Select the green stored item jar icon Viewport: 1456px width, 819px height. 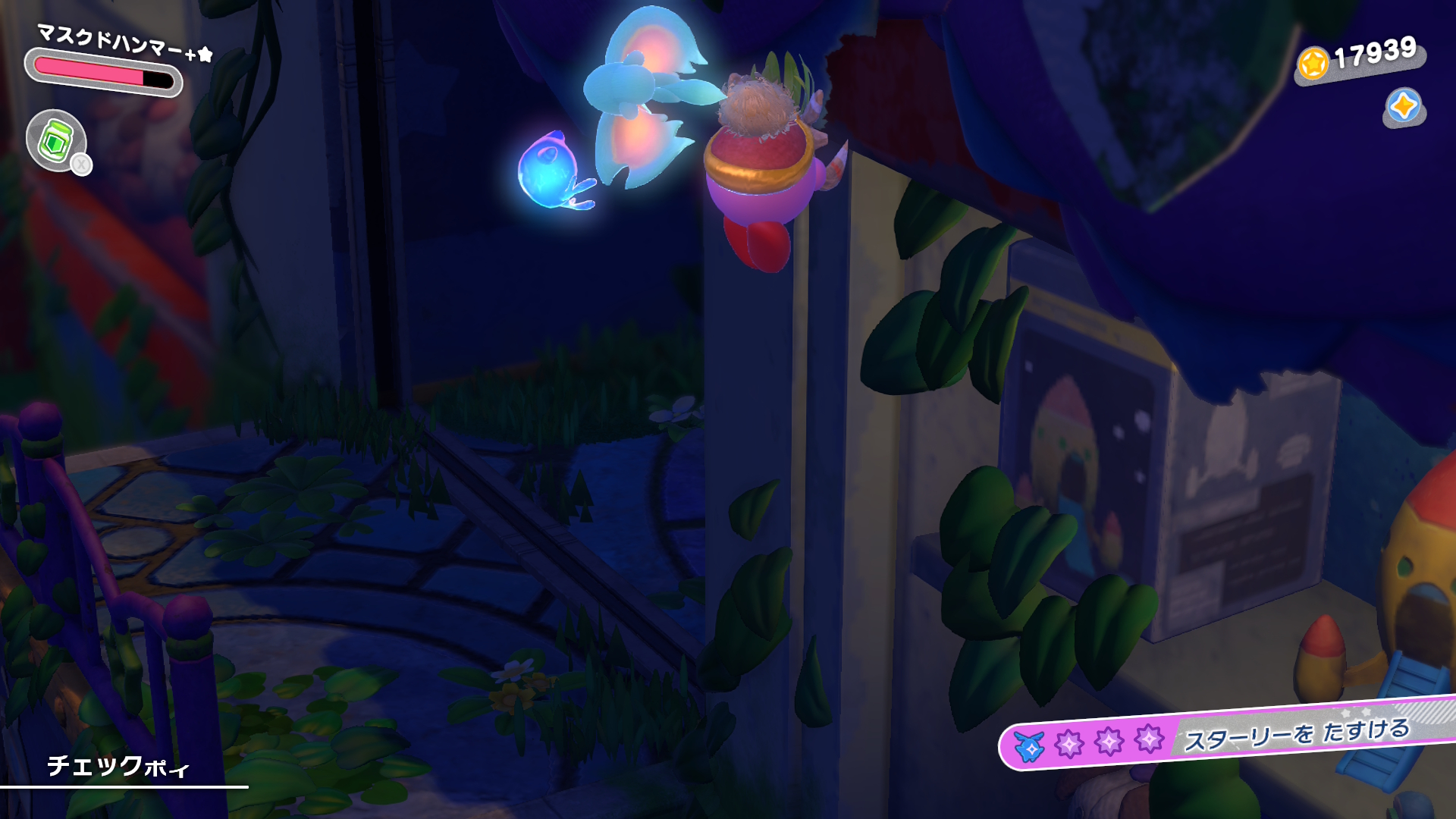tap(55, 140)
